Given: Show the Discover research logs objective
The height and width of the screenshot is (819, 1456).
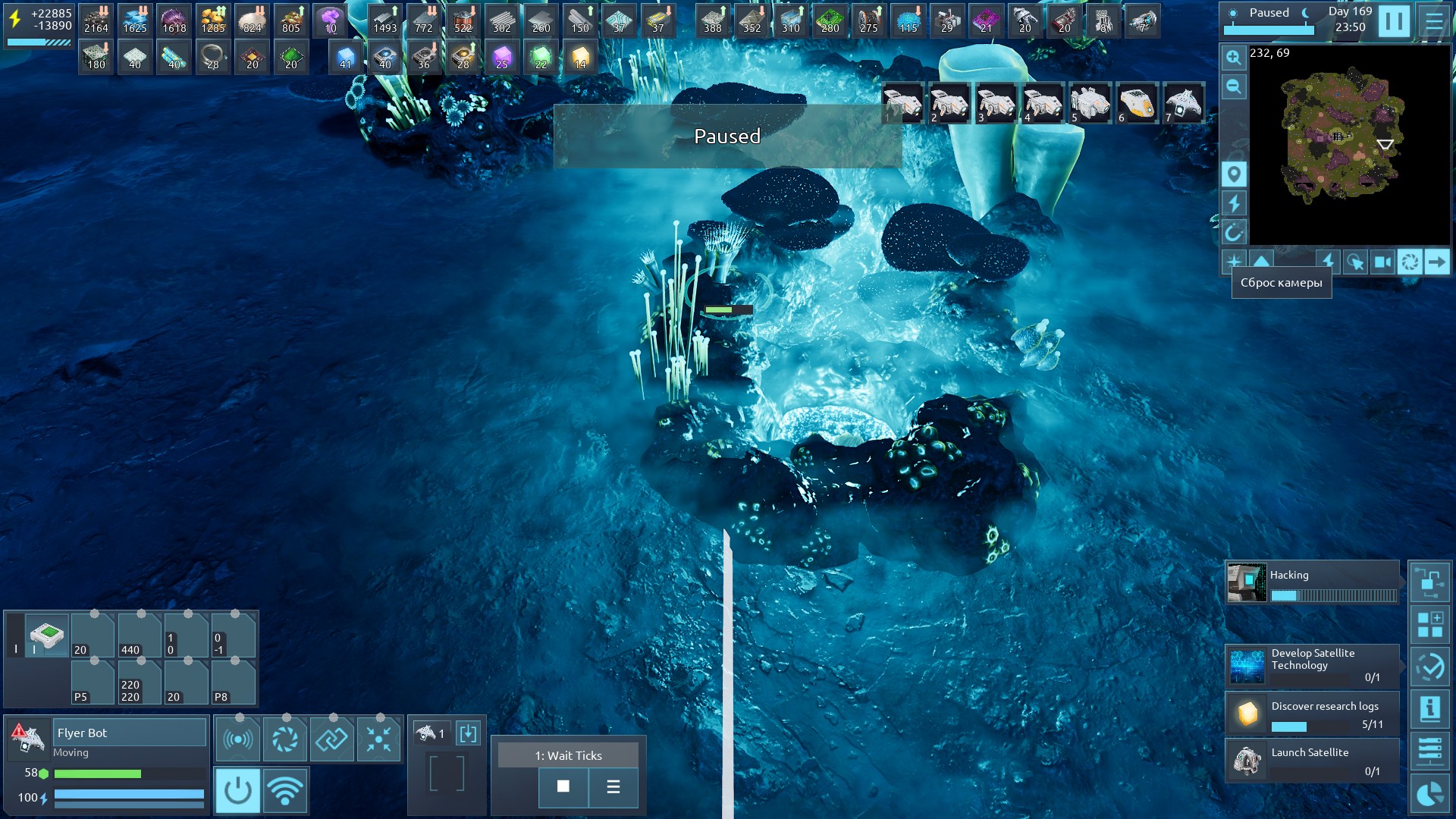Looking at the screenshot, I should coord(1312,714).
